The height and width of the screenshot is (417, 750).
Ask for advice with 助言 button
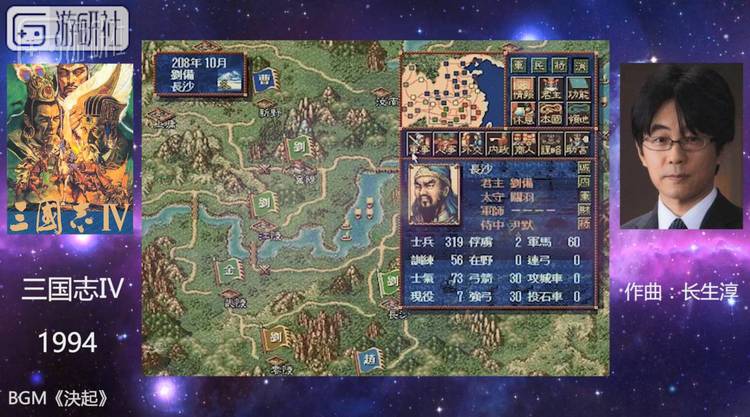tap(575, 143)
